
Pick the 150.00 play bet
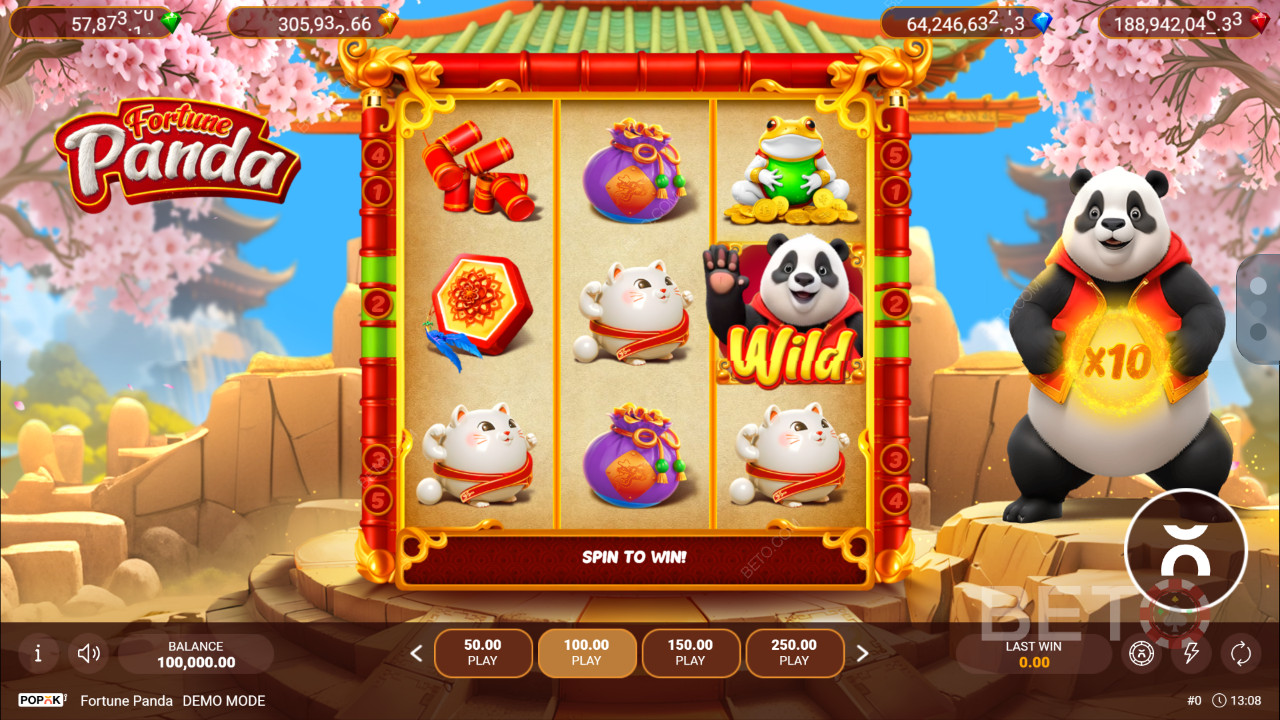point(690,653)
